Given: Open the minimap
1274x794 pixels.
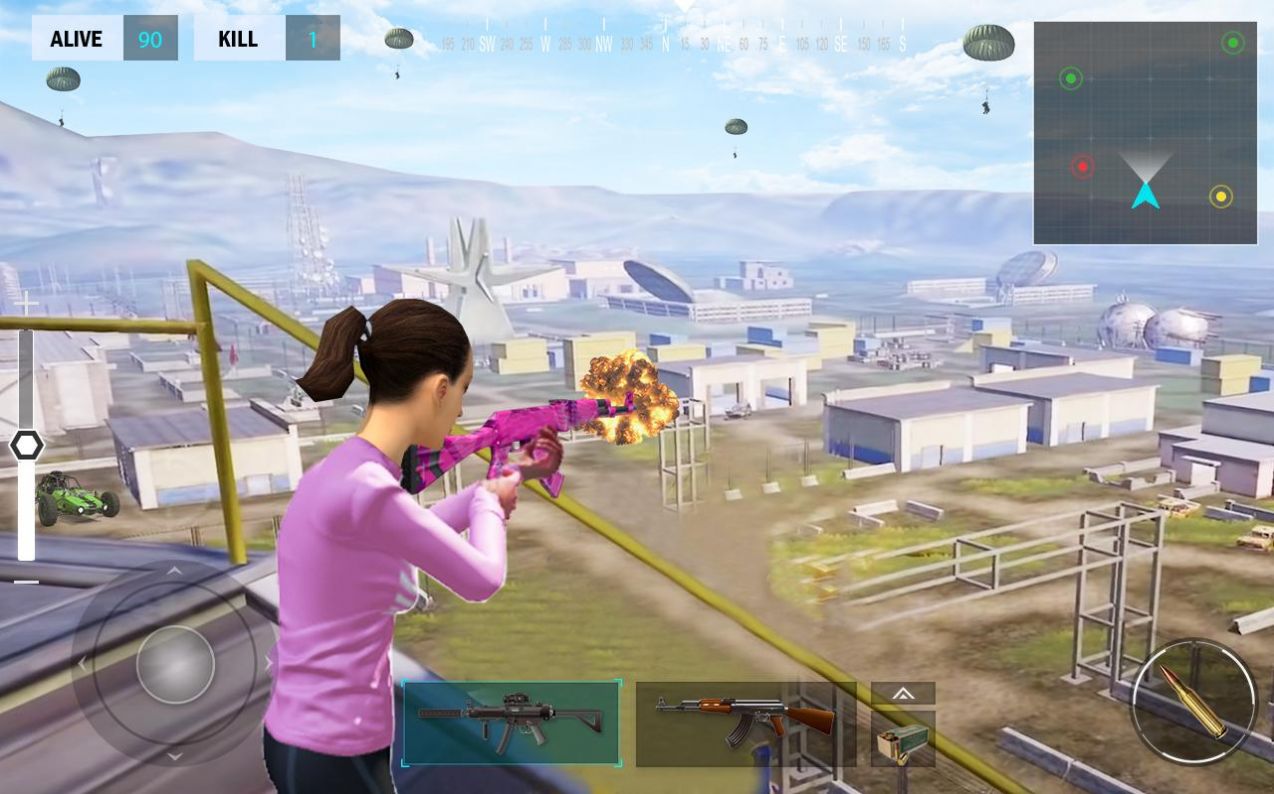Looking at the screenshot, I should (x=1145, y=133).
